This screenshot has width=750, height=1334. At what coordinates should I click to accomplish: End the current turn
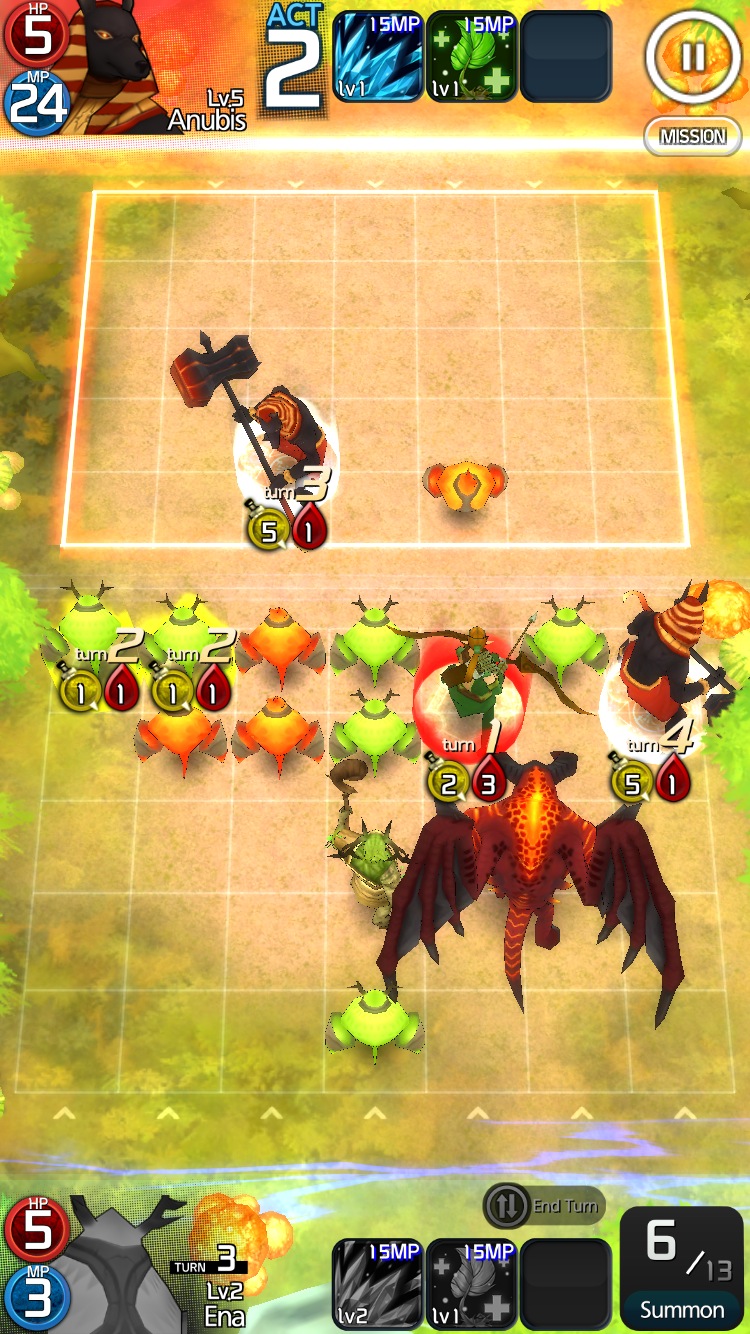point(546,1206)
